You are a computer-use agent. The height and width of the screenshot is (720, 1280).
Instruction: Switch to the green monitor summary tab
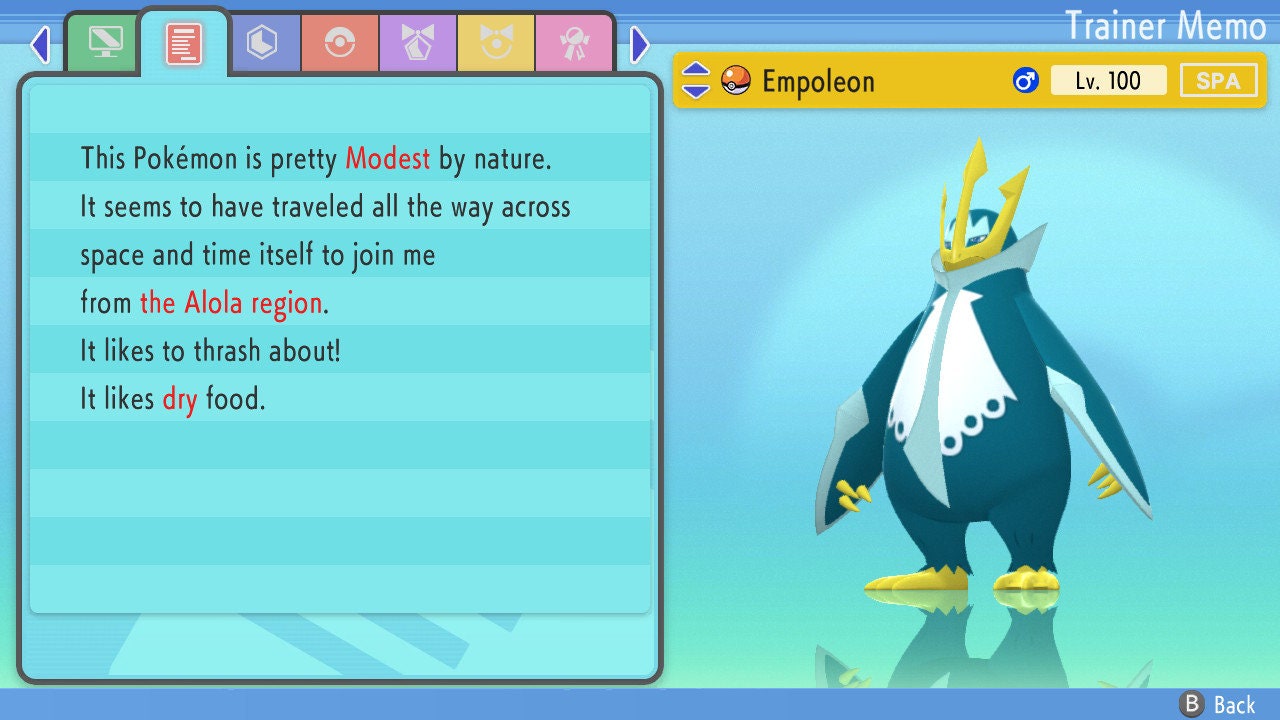105,42
